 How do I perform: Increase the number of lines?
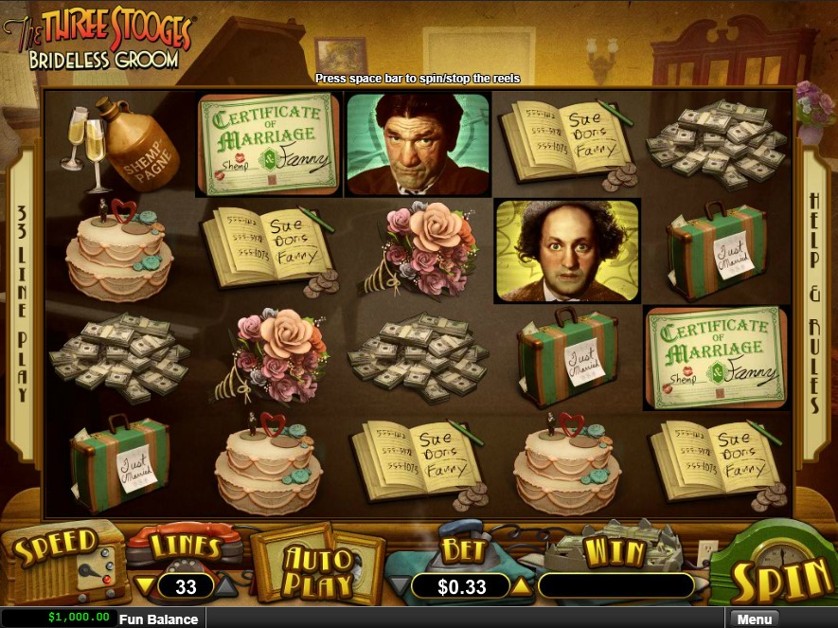pyautogui.click(x=226, y=586)
